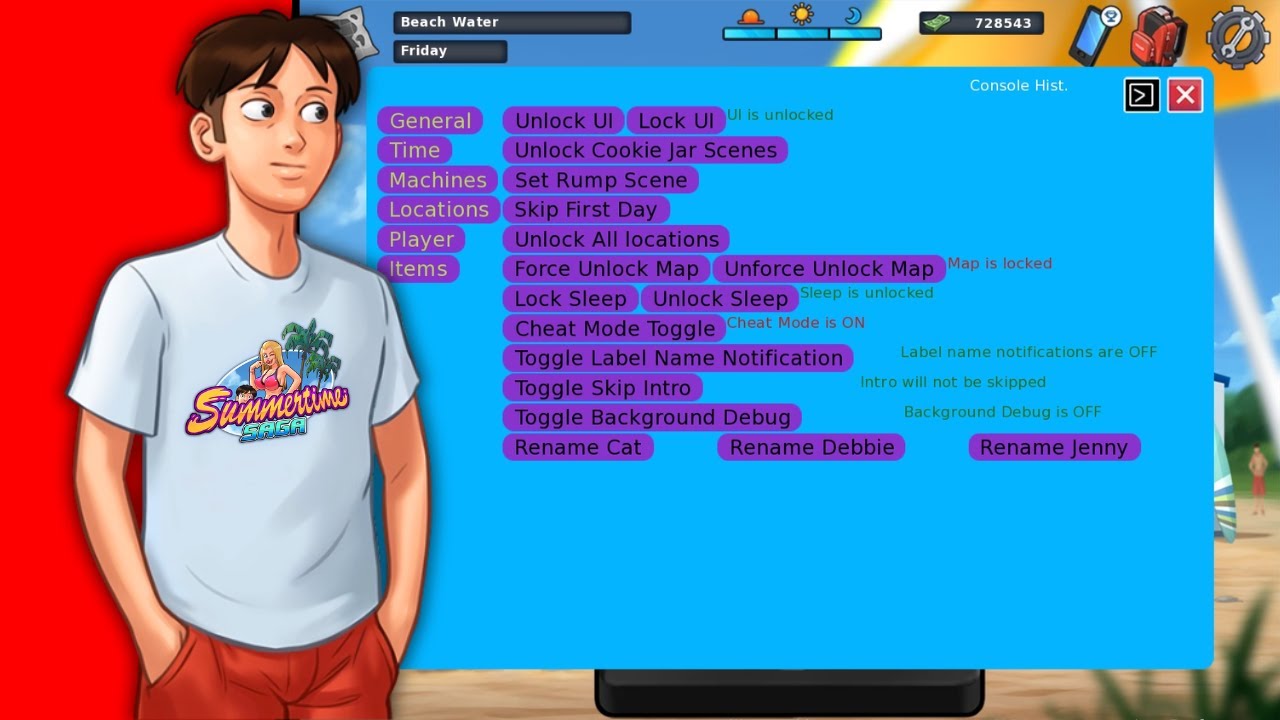This screenshot has width=1280, height=720.
Task: Click the Beach Water location field
Action: coord(512,22)
